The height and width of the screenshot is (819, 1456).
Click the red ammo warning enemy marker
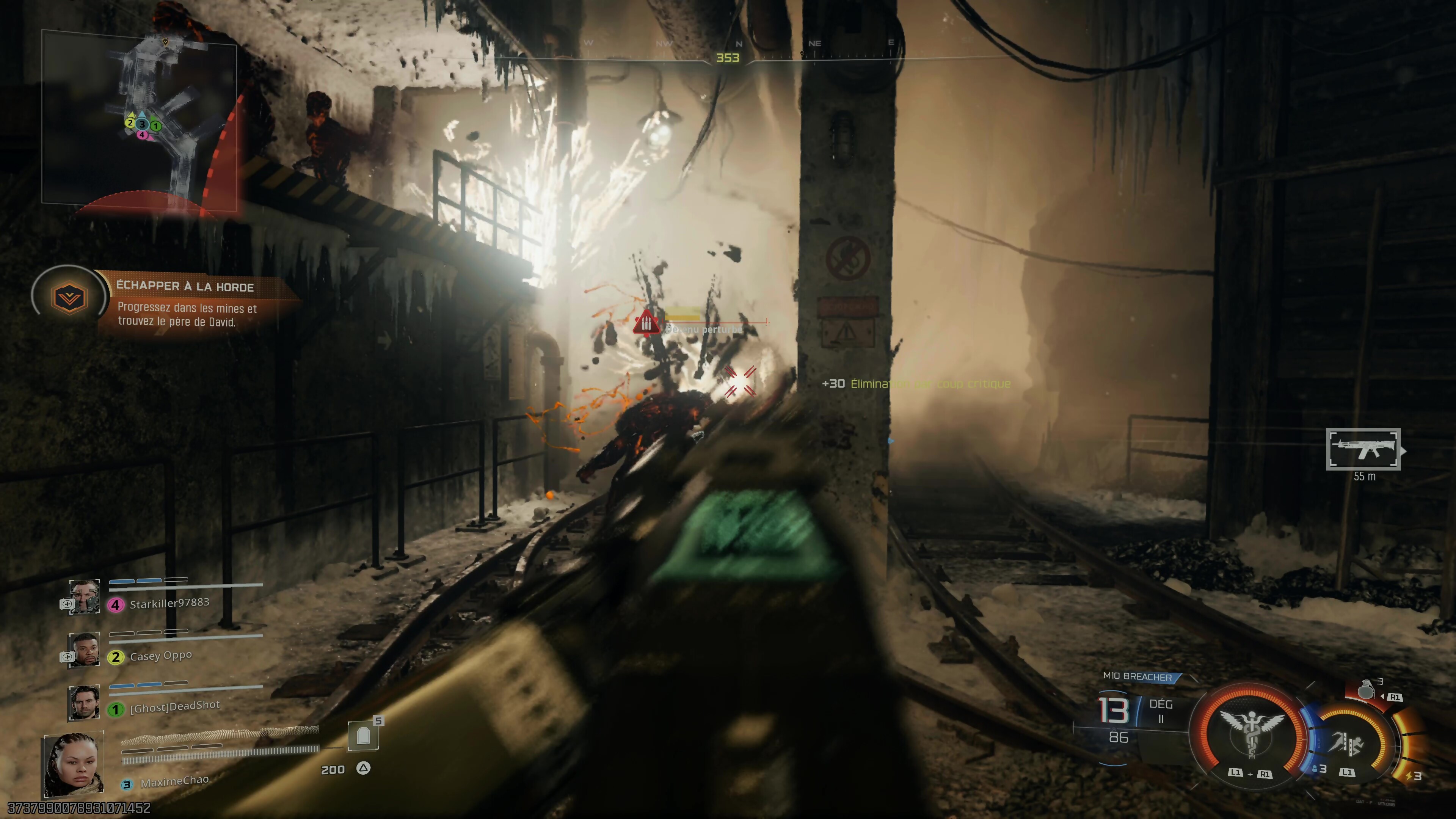[x=645, y=322]
